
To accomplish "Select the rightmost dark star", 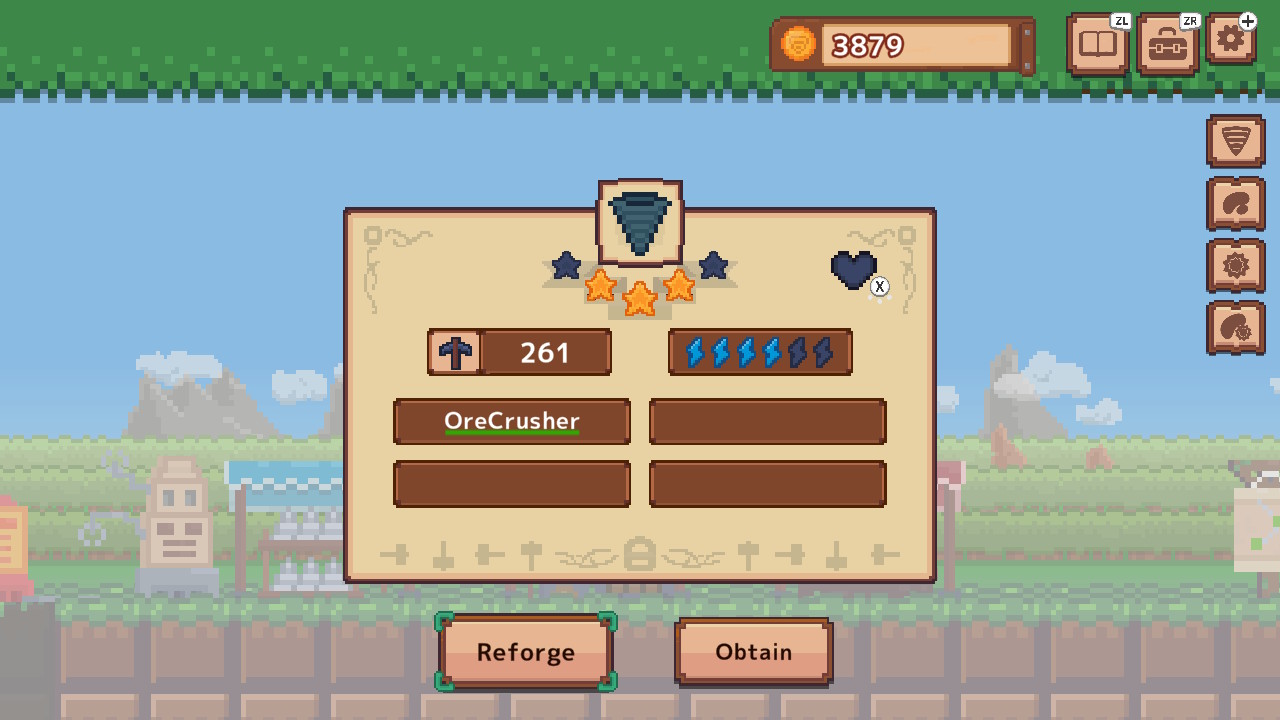I will (x=713, y=266).
